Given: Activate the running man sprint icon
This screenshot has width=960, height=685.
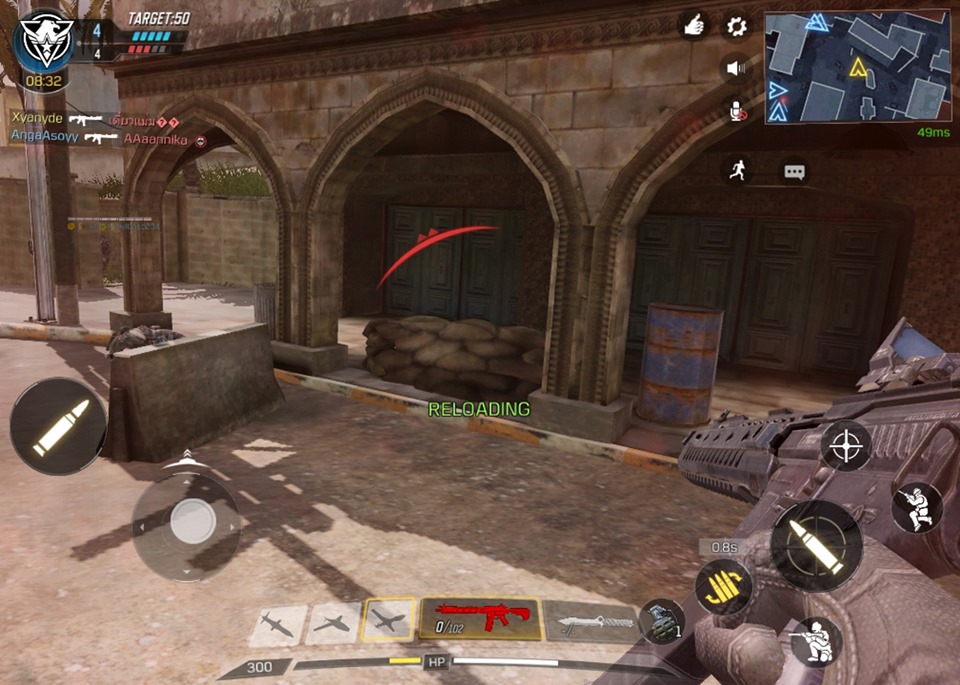Looking at the screenshot, I should coord(737,170).
